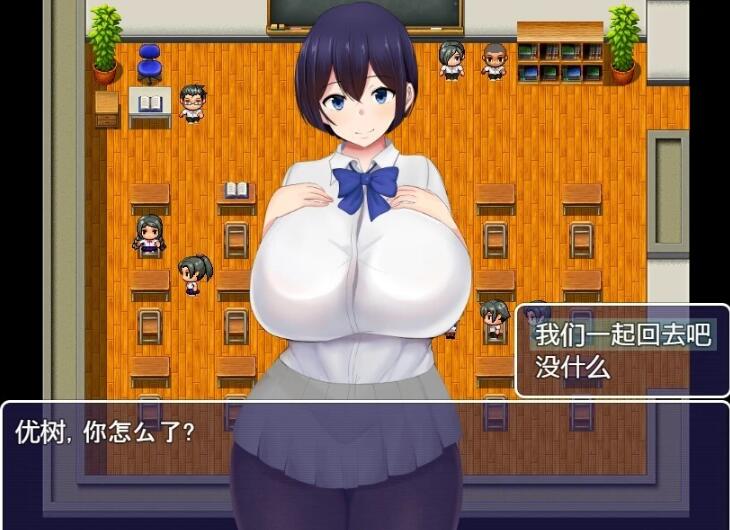Select the 没什么 dialogue option
Screen dimensions: 730x530
click(573, 367)
